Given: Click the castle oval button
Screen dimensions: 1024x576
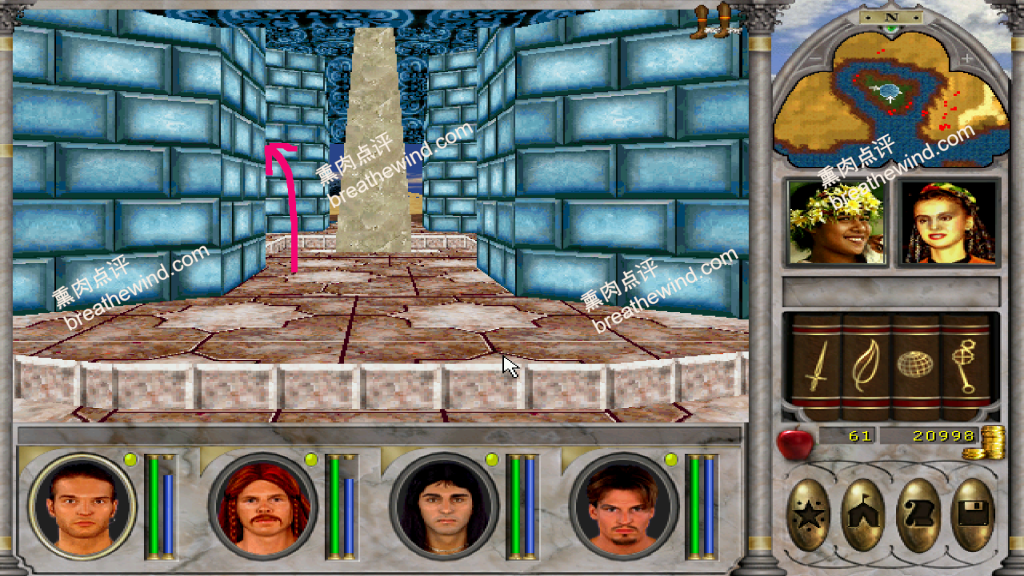Looking at the screenshot, I should [862, 514].
